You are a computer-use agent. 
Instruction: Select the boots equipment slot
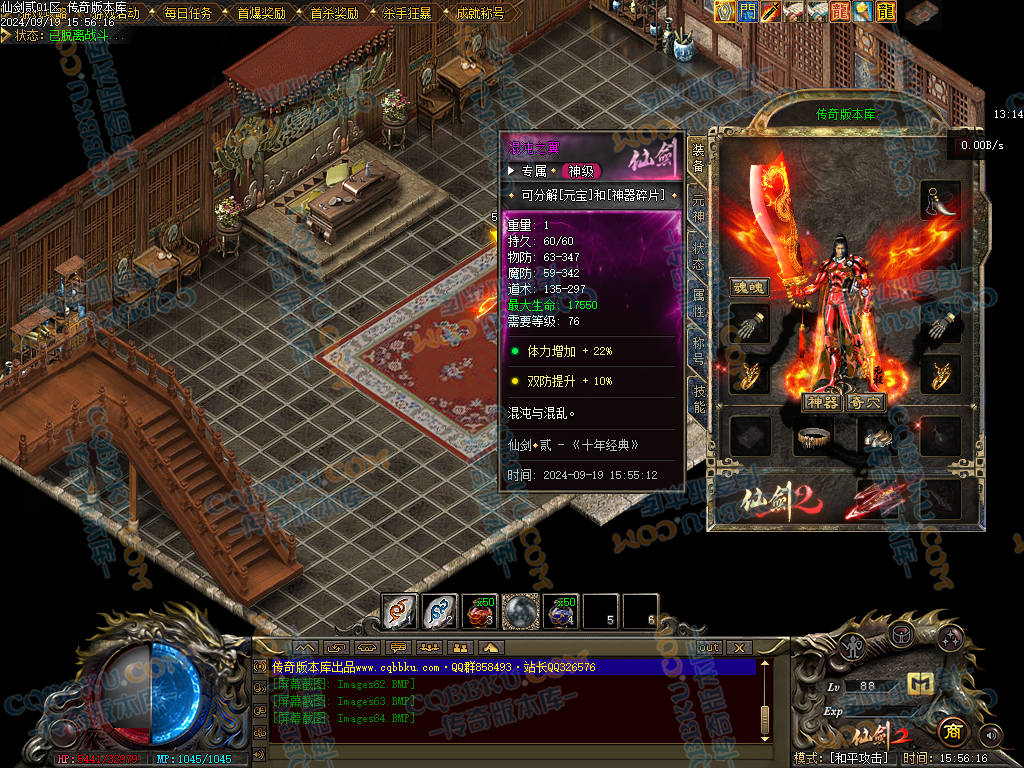click(x=877, y=436)
